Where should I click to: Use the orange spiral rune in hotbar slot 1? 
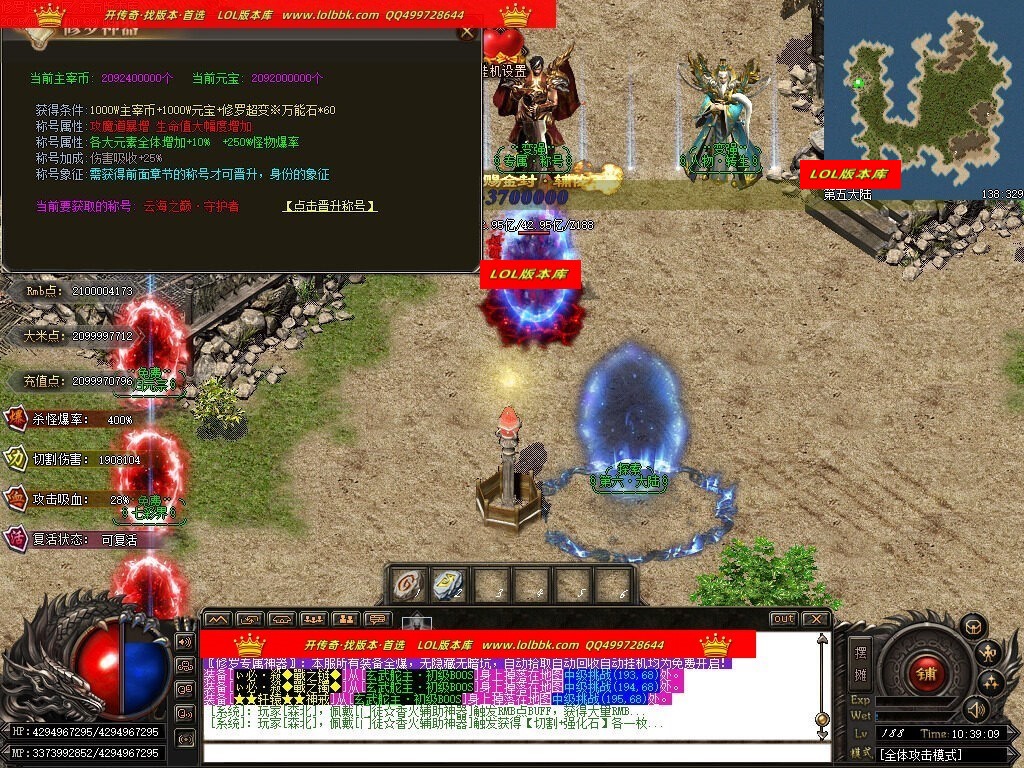(x=406, y=585)
